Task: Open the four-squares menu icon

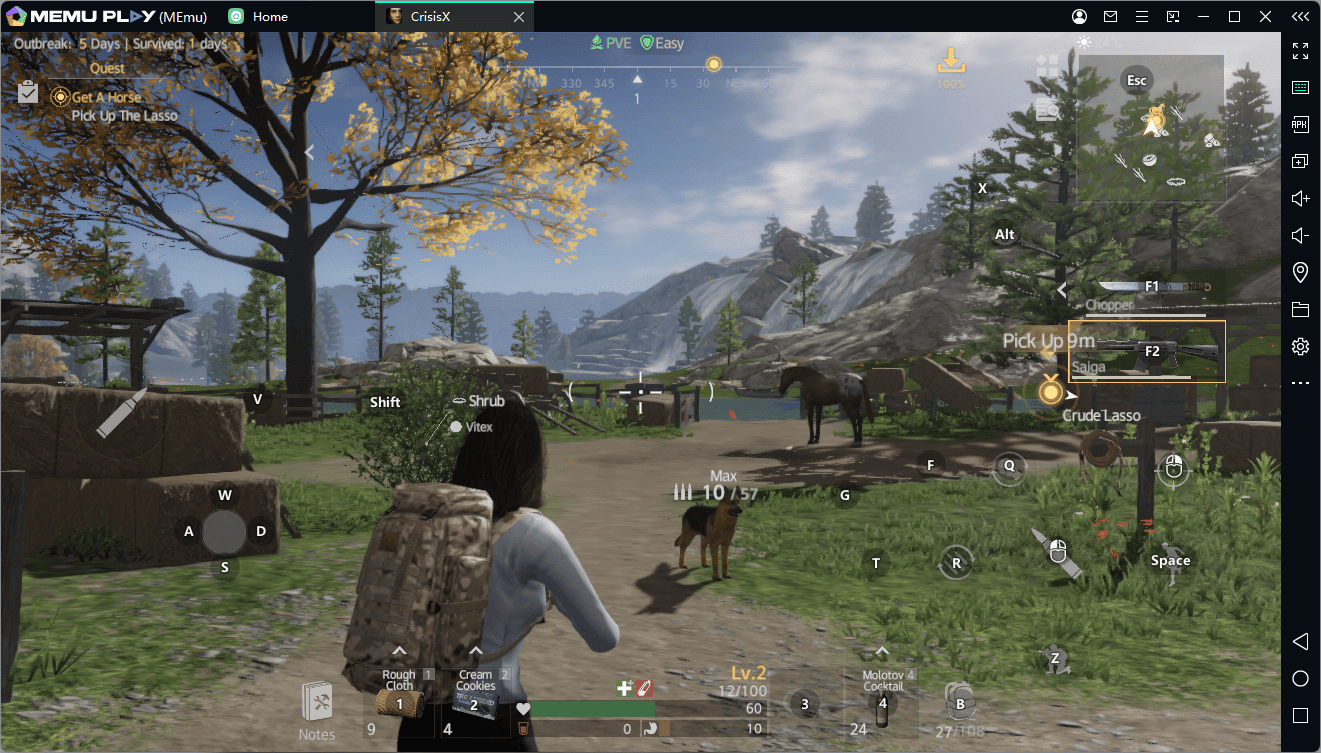Action: 1047,66
